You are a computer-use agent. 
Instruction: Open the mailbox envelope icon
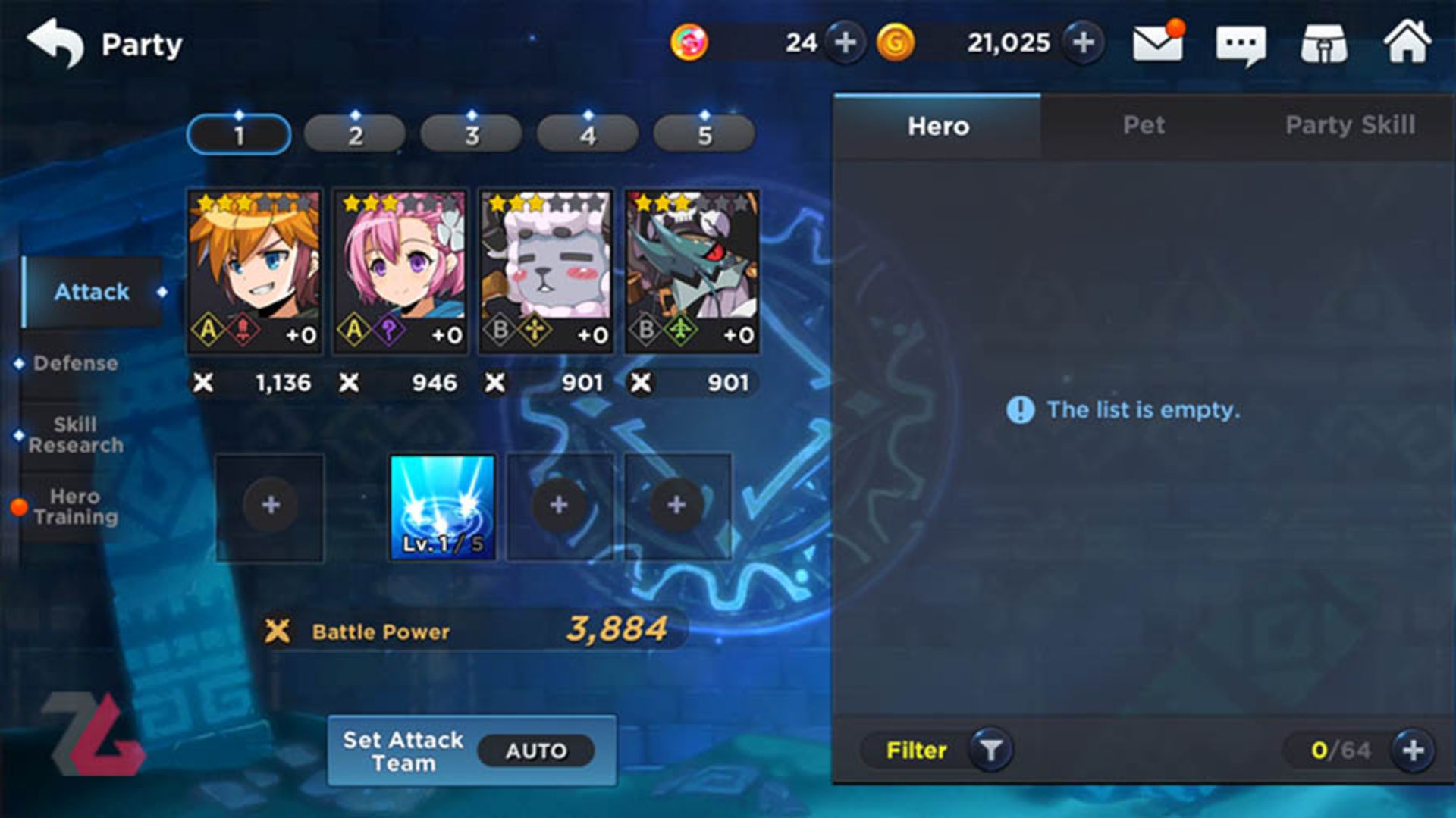(x=1157, y=43)
